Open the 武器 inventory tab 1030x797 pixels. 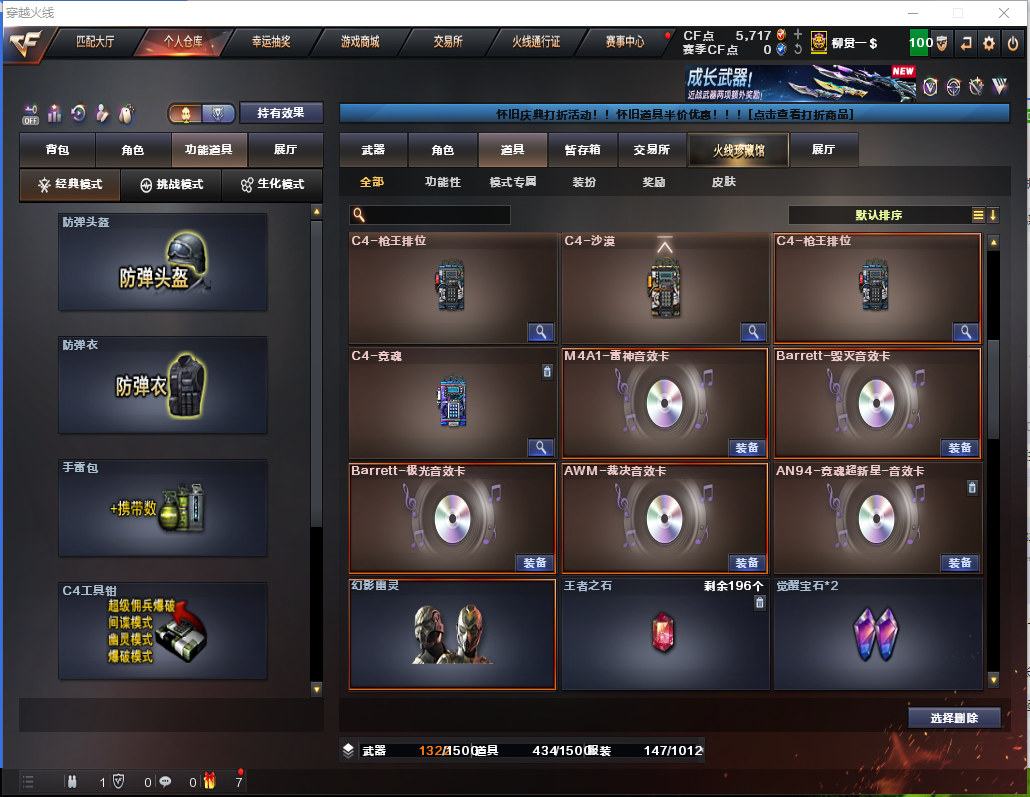click(x=373, y=150)
